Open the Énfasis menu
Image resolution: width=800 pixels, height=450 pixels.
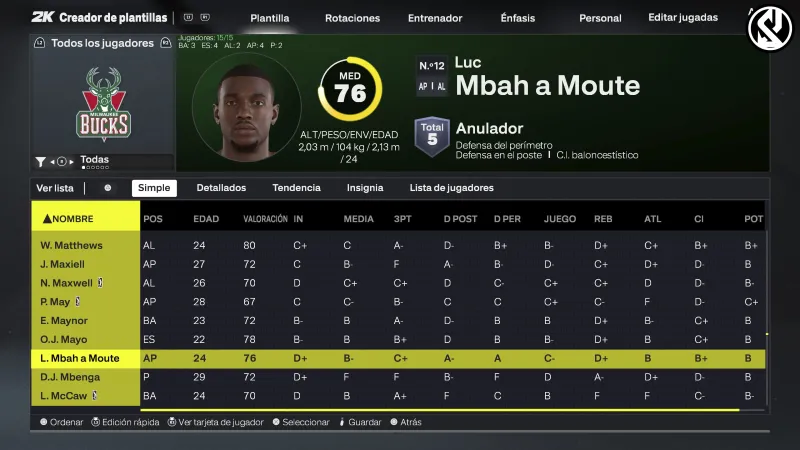(x=517, y=18)
